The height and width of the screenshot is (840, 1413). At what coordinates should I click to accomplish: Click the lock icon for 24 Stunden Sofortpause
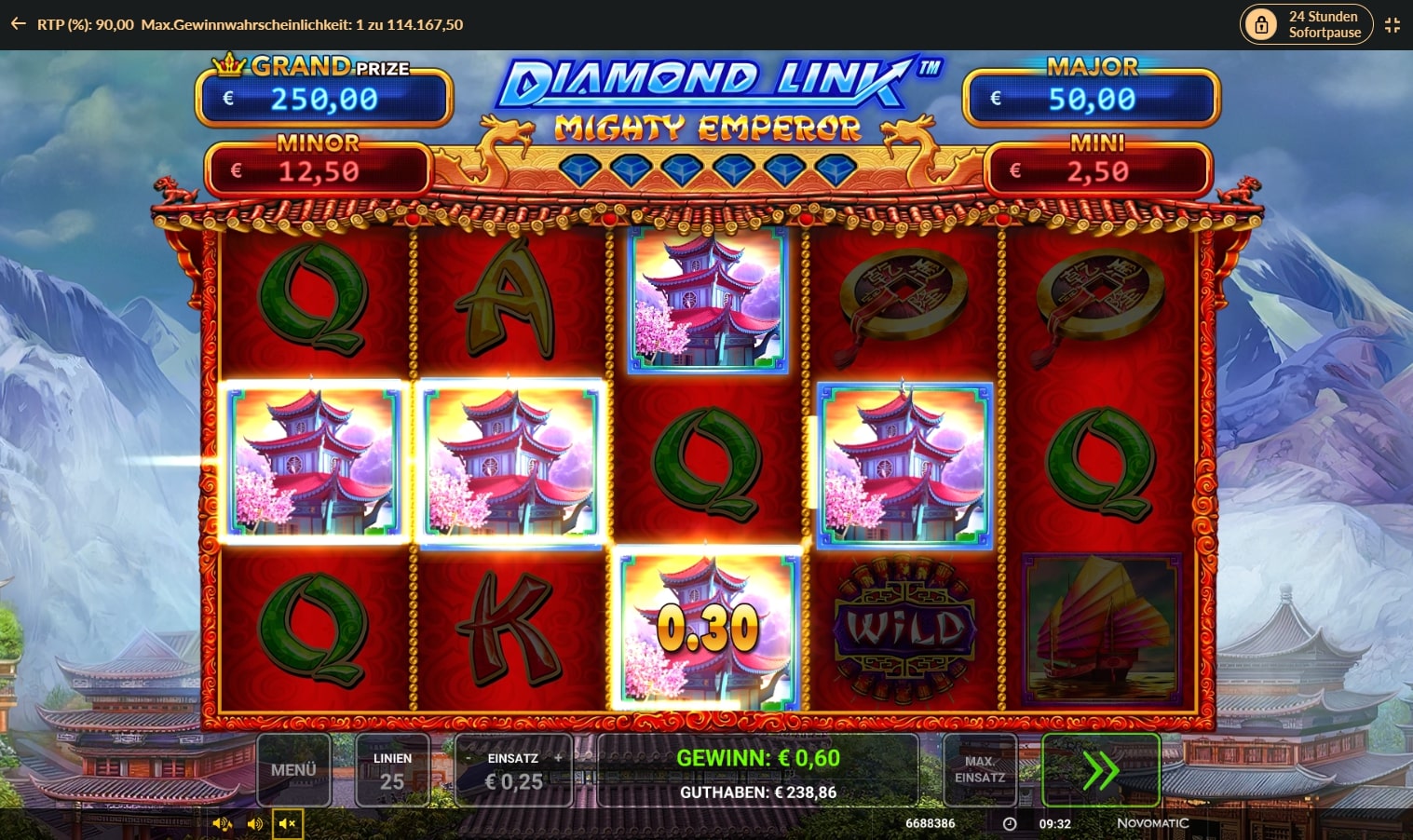pos(1262,23)
